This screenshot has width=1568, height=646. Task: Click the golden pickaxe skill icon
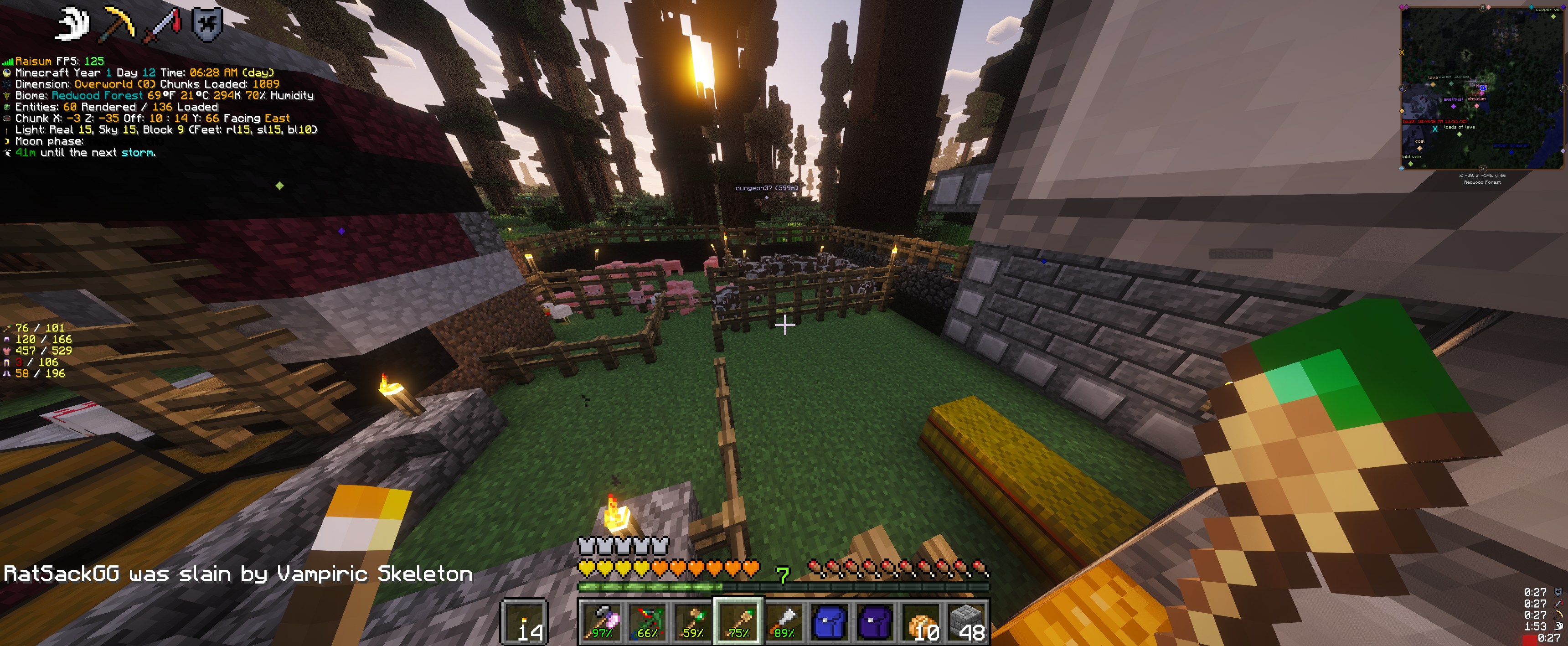click(118, 24)
